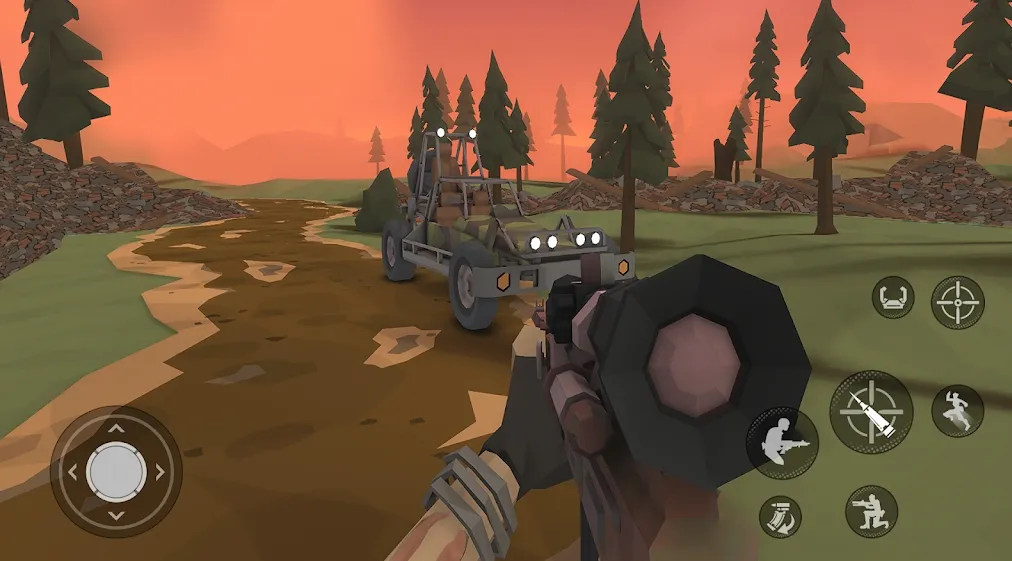Activate the jump button with leaping figure
Screen dimensions: 1012x561
957,411
